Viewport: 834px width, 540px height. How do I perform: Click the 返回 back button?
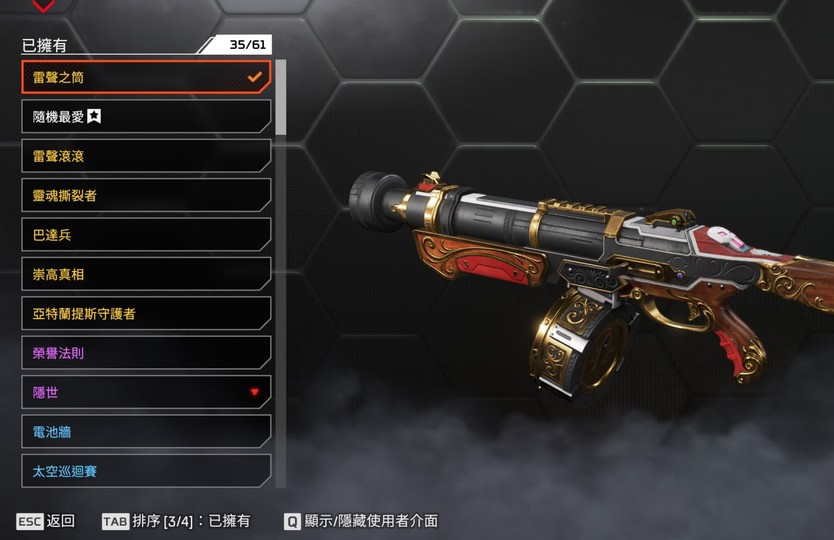46,521
